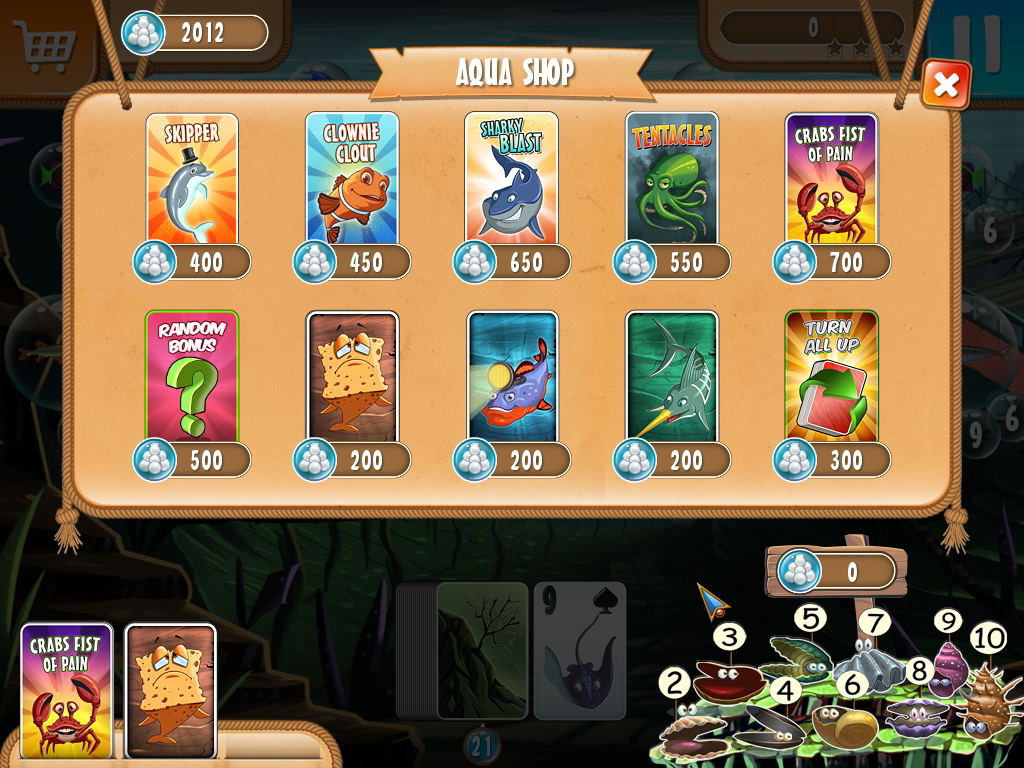Buy the Turn All Up card
The width and height of the screenshot is (1024, 768).
(x=831, y=377)
